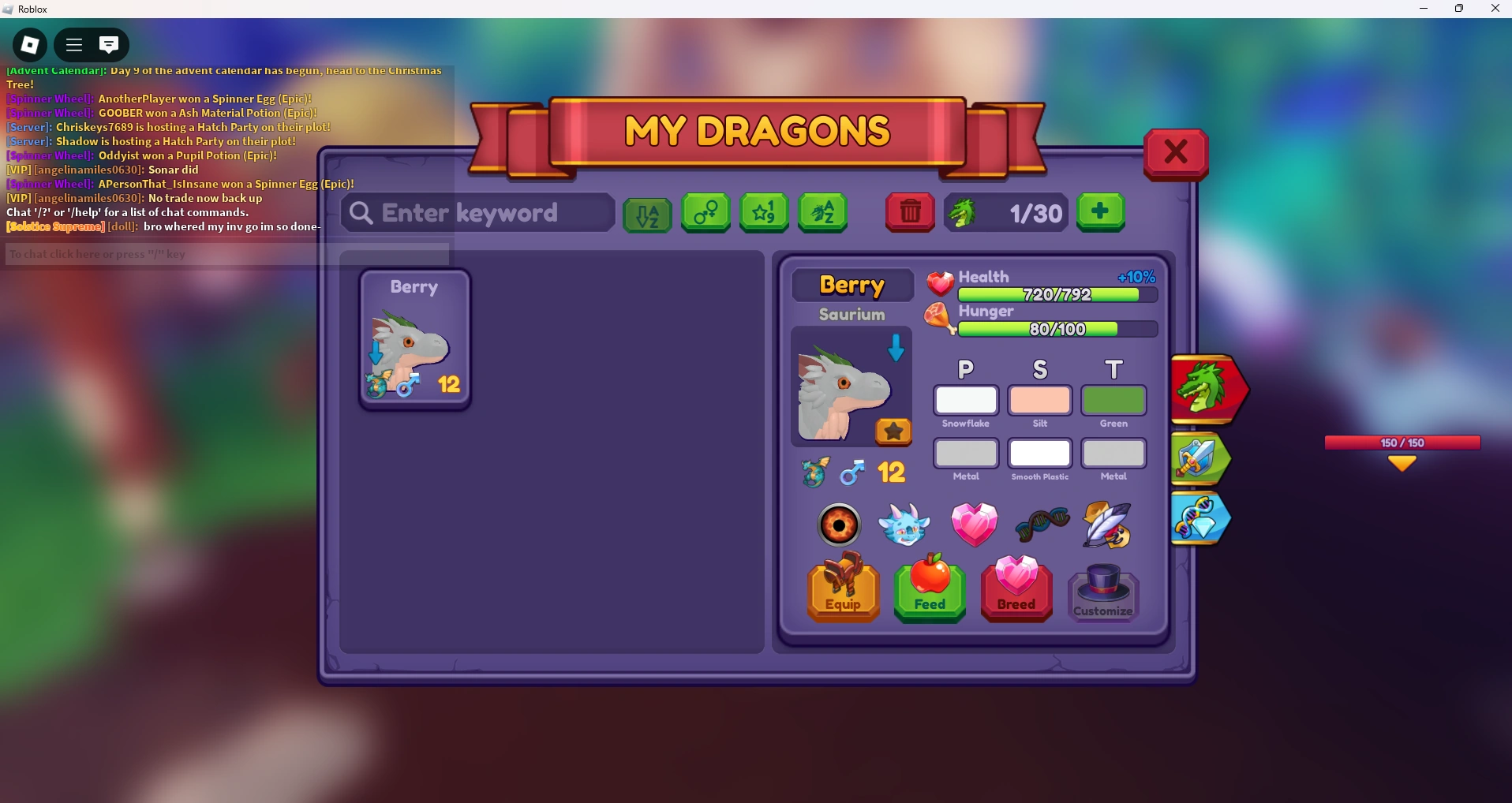Click the gender sort icon
The height and width of the screenshot is (803, 1512).
click(x=705, y=213)
